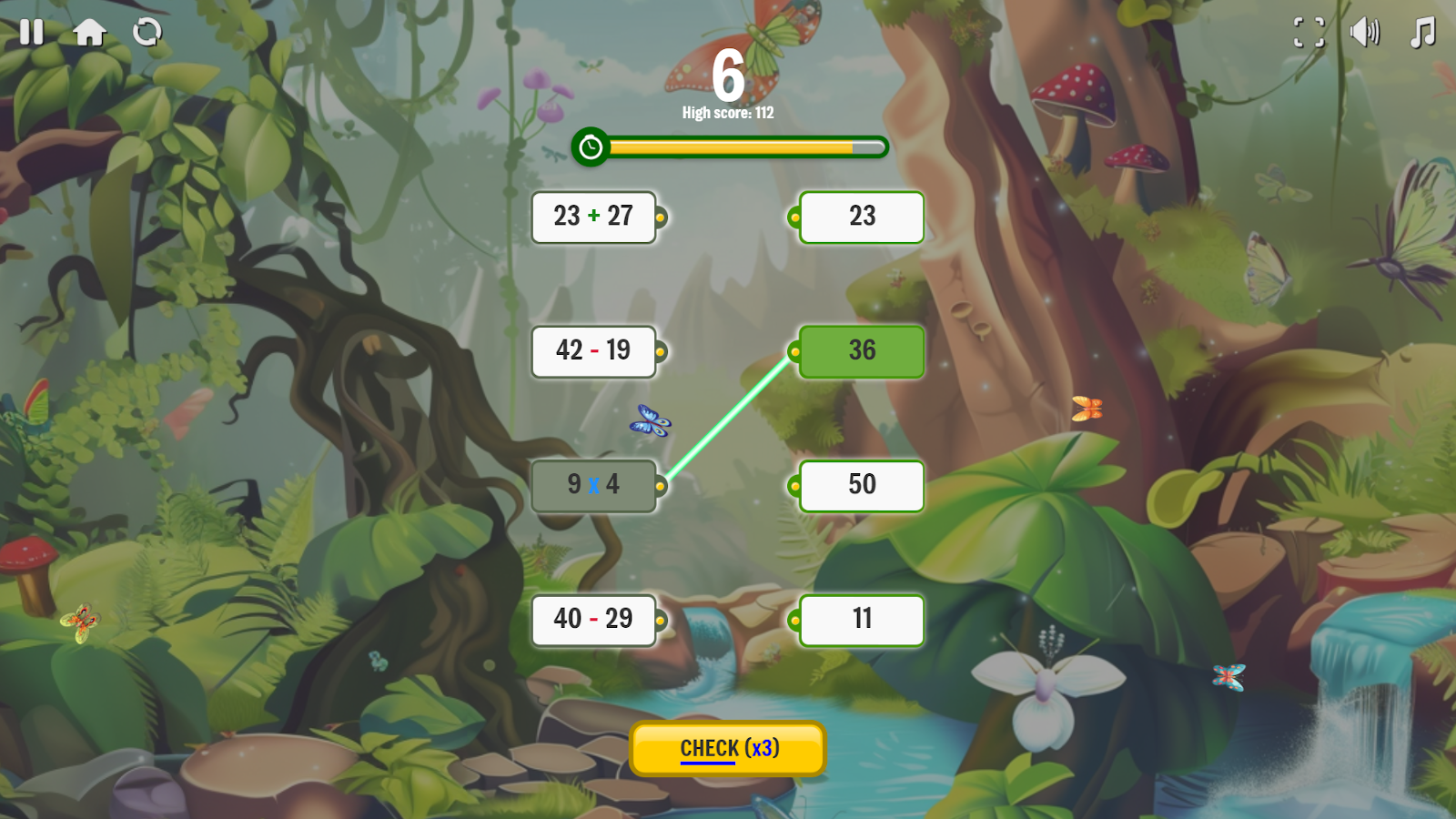Click the yellow dot on the 42 - 19 card
The width and height of the screenshot is (1456, 819).
click(x=661, y=351)
